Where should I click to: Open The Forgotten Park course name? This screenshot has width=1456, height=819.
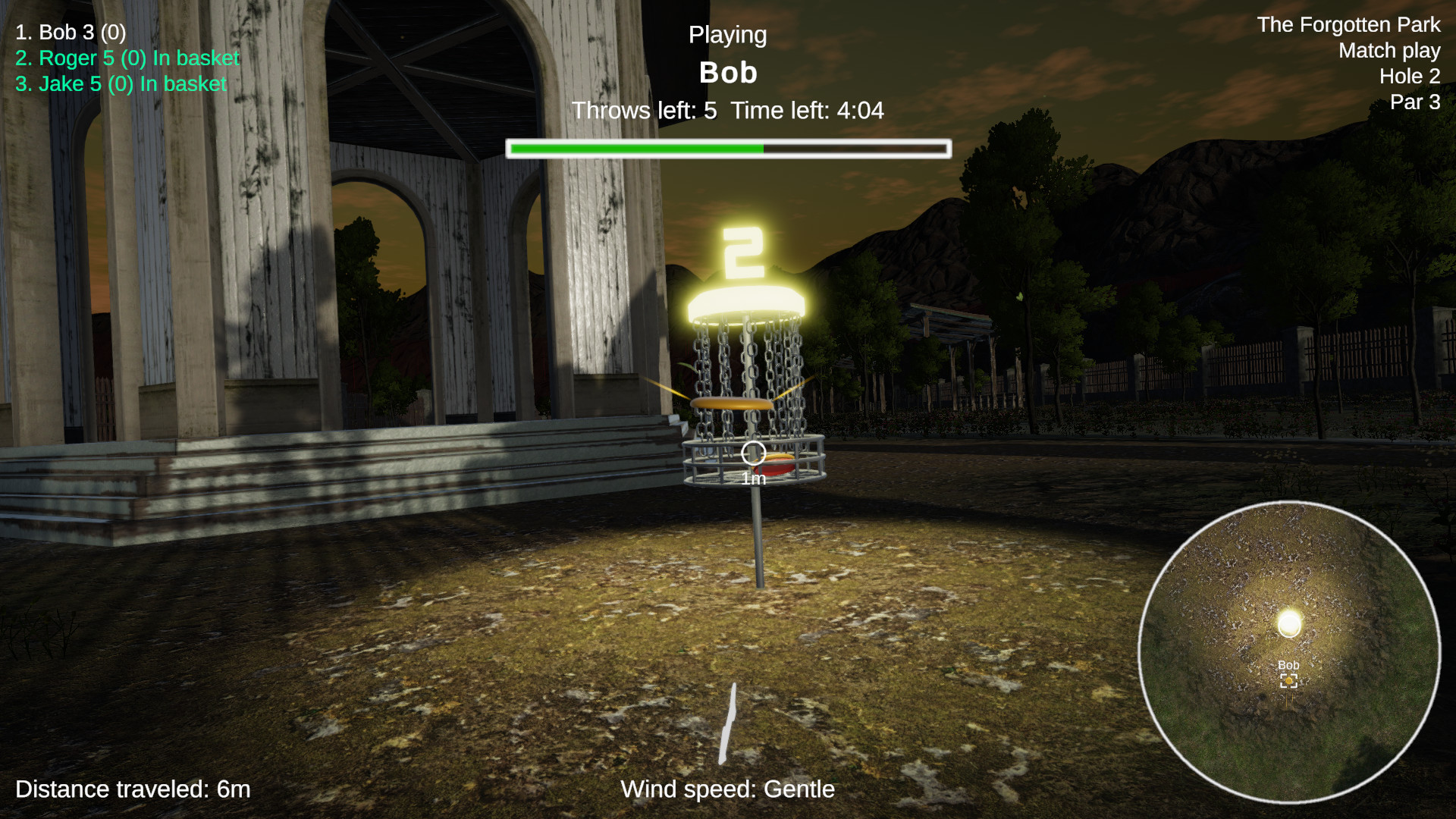coord(1348,25)
